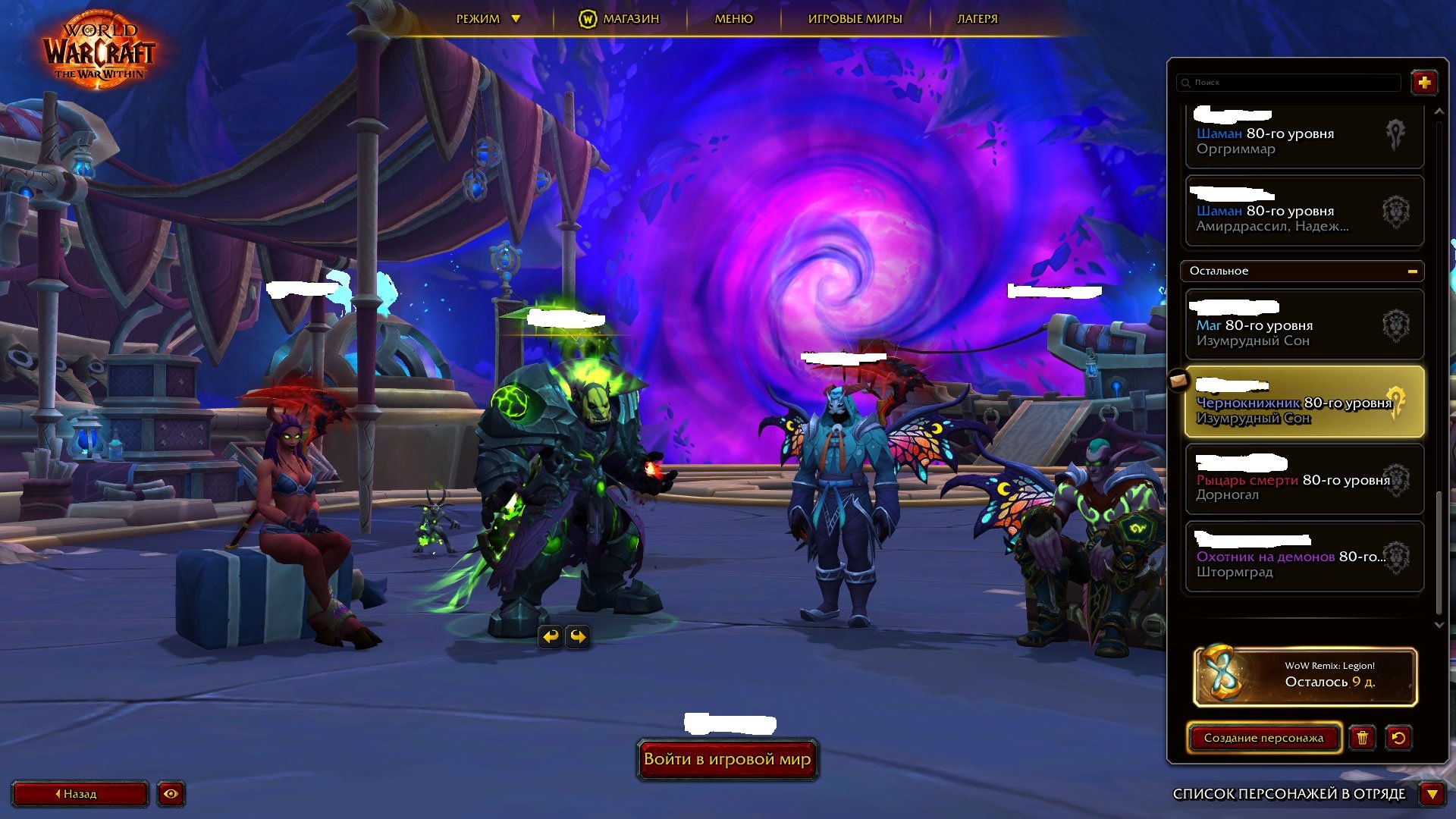Image resolution: width=1456 pixels, height=819 pixels.
Task: Collapse the Остальное group
Action: click(1412, 271)
